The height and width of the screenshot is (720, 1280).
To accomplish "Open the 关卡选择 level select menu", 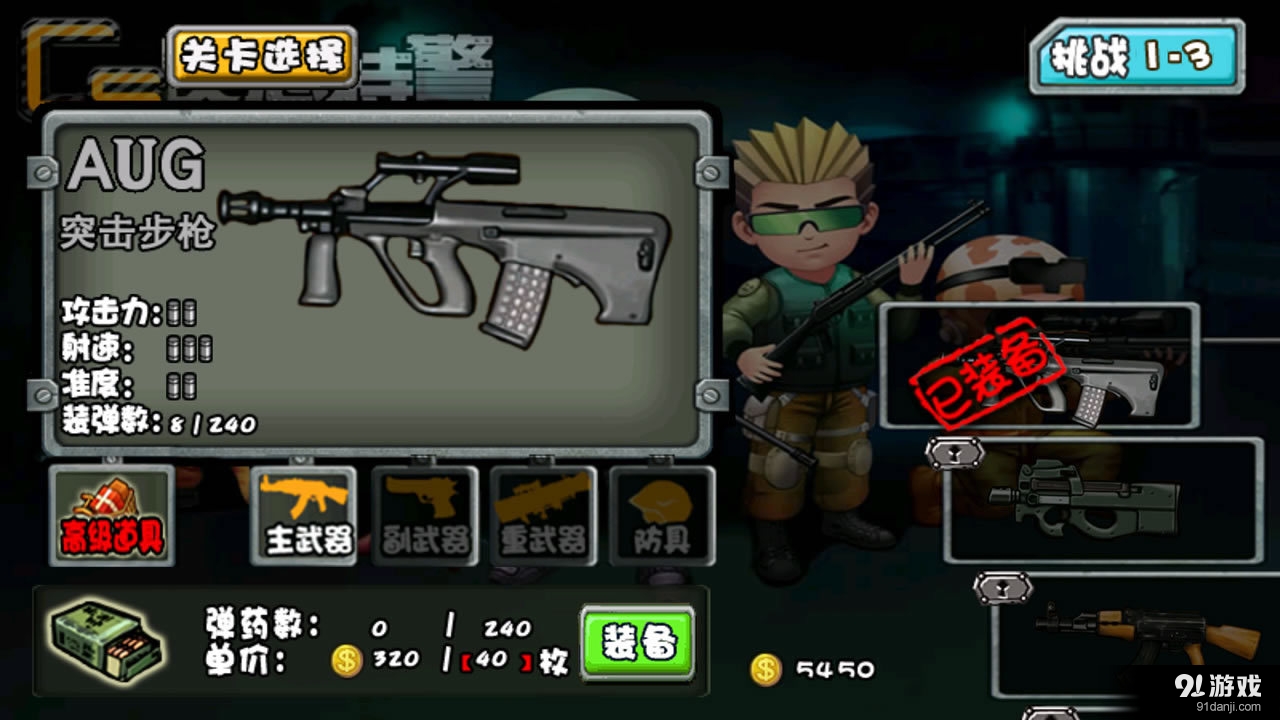I will coord(262,56).
